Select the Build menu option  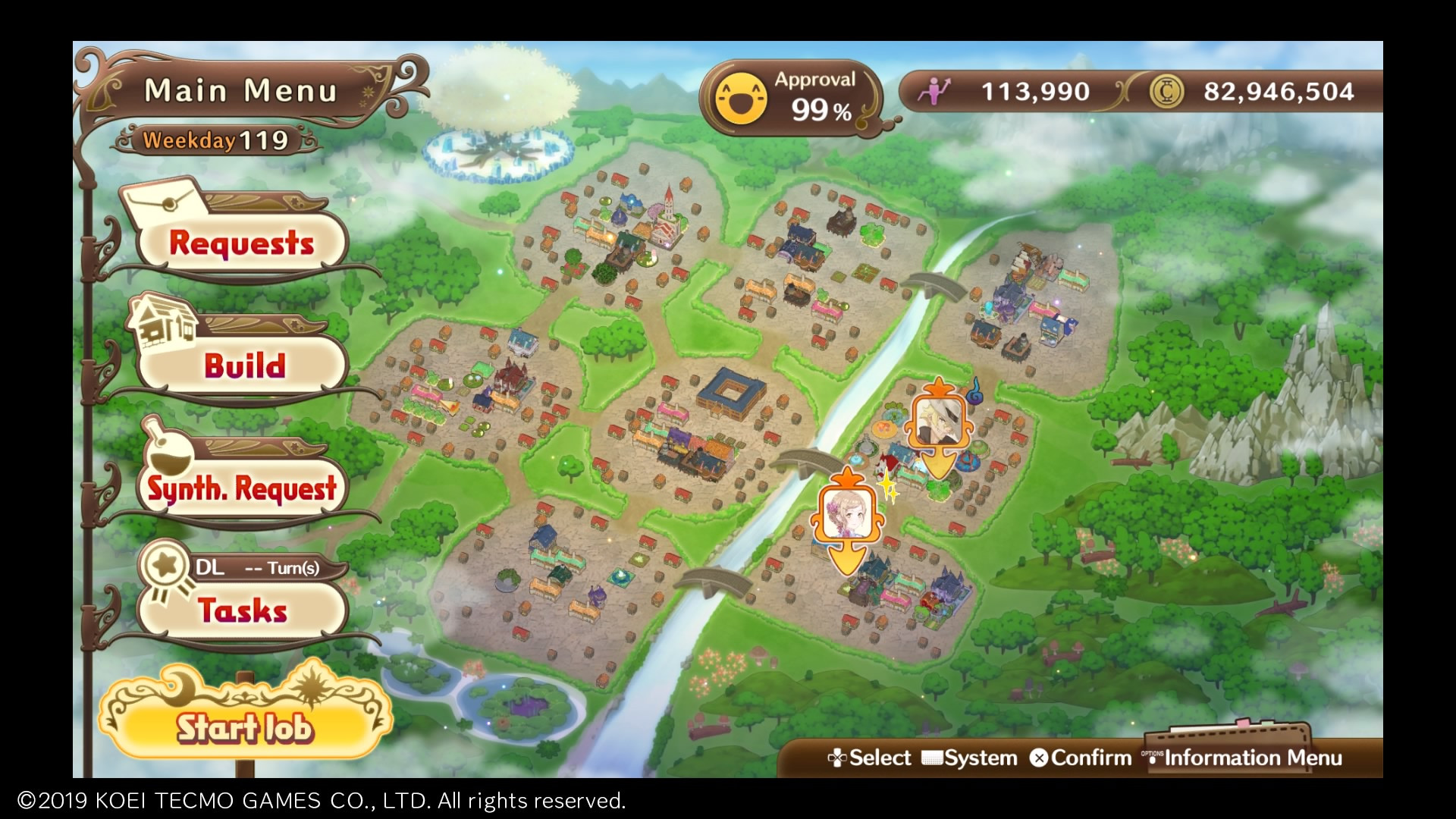pos(244,366)
